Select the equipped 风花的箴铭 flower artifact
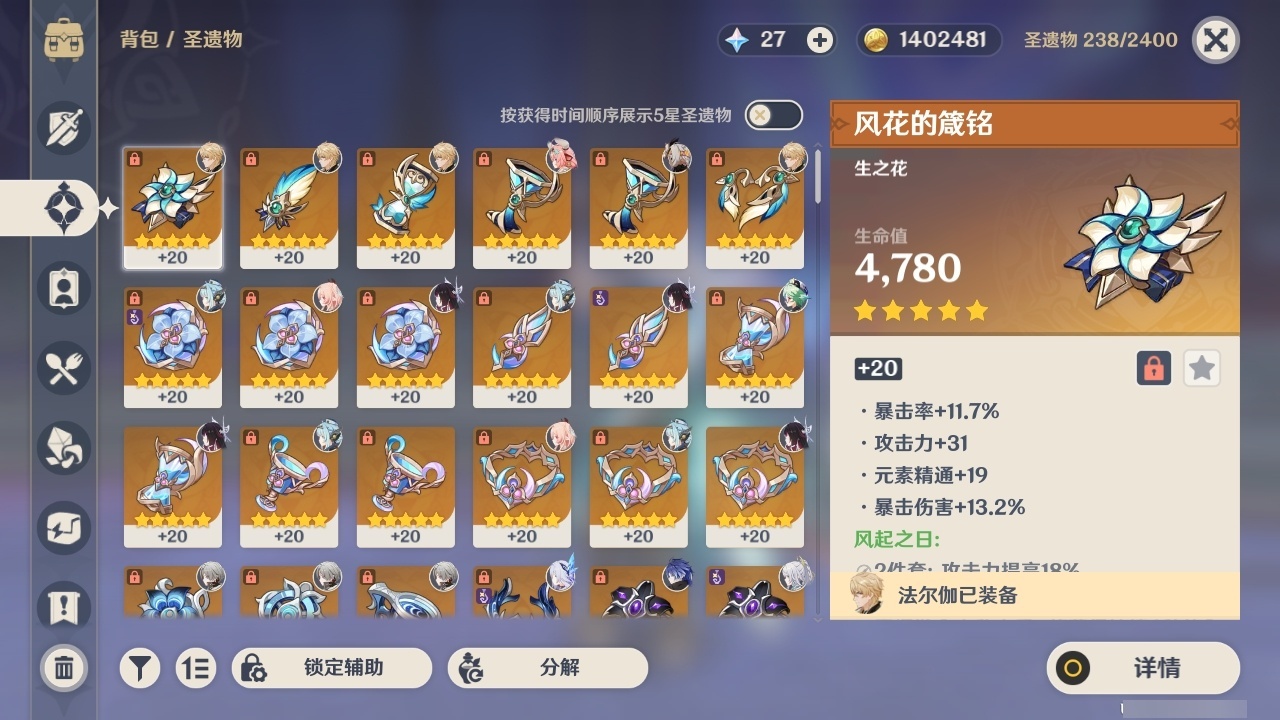Viewport: 1280px width, 720px height. [x=172, y=207]
